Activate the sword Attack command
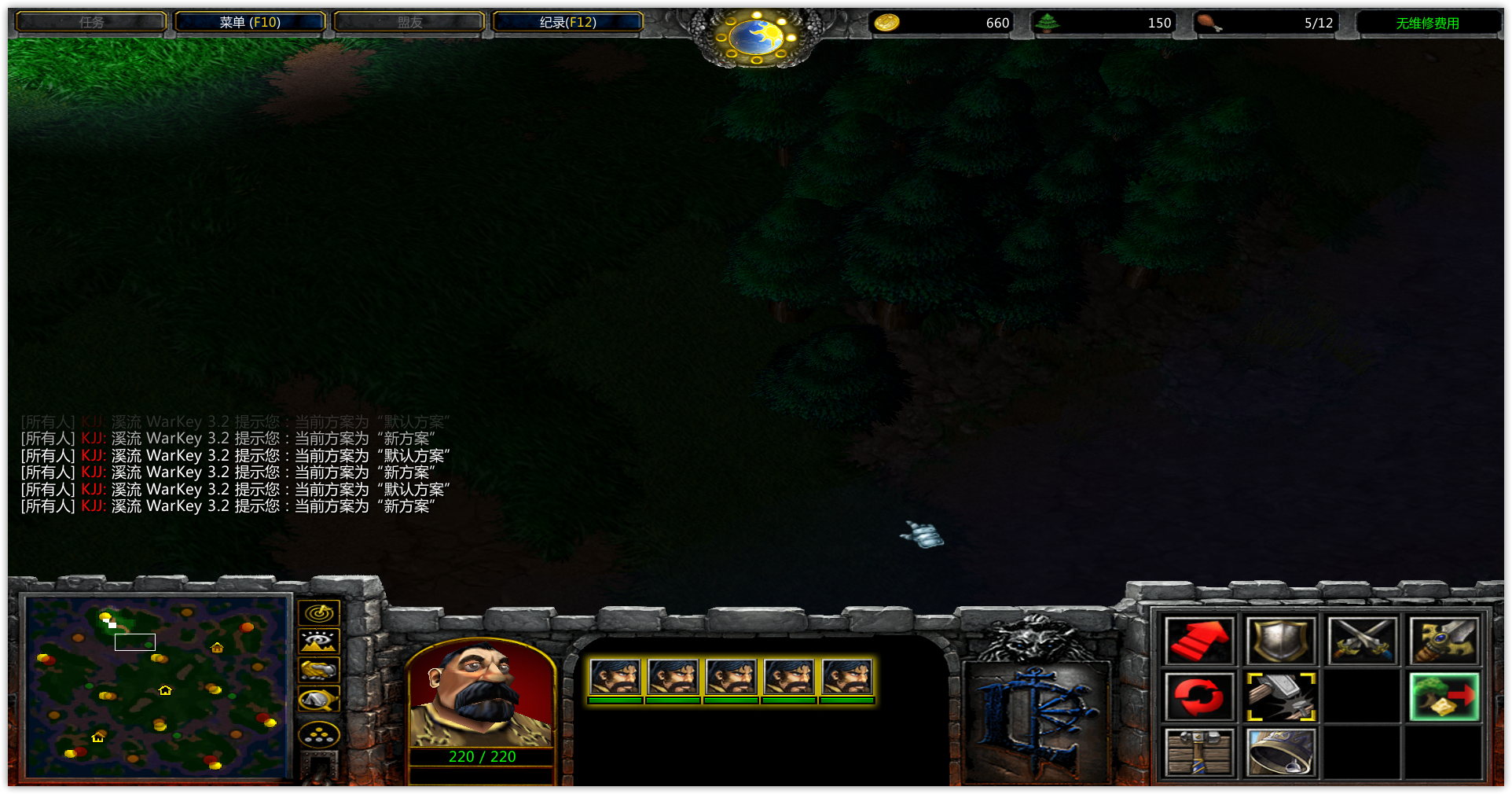 pos(1444,641)
